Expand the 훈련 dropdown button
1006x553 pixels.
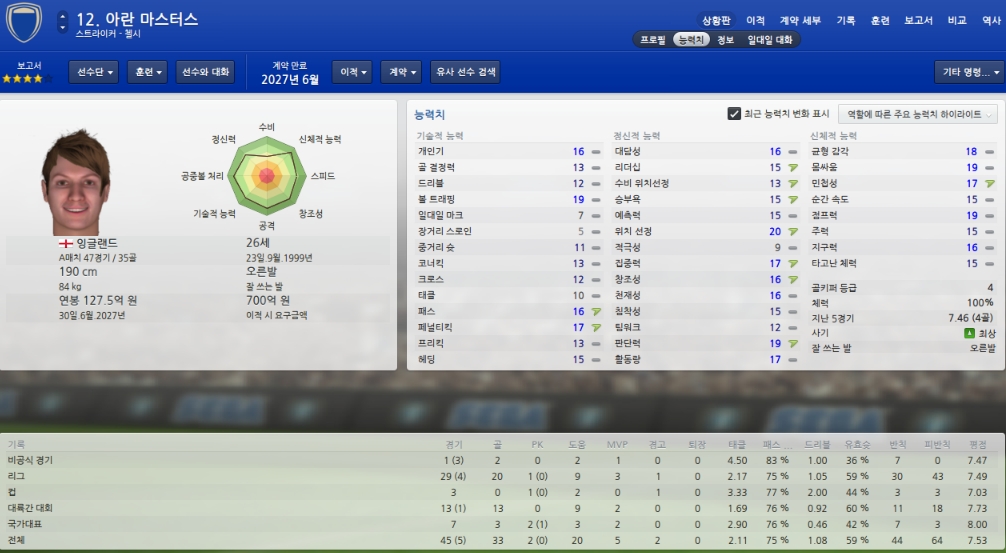click(147, 72)
